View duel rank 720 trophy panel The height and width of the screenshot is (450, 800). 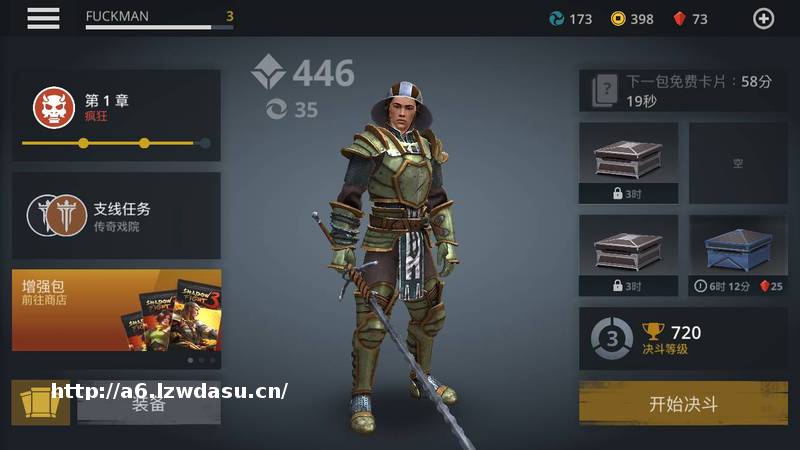point(683,340)
